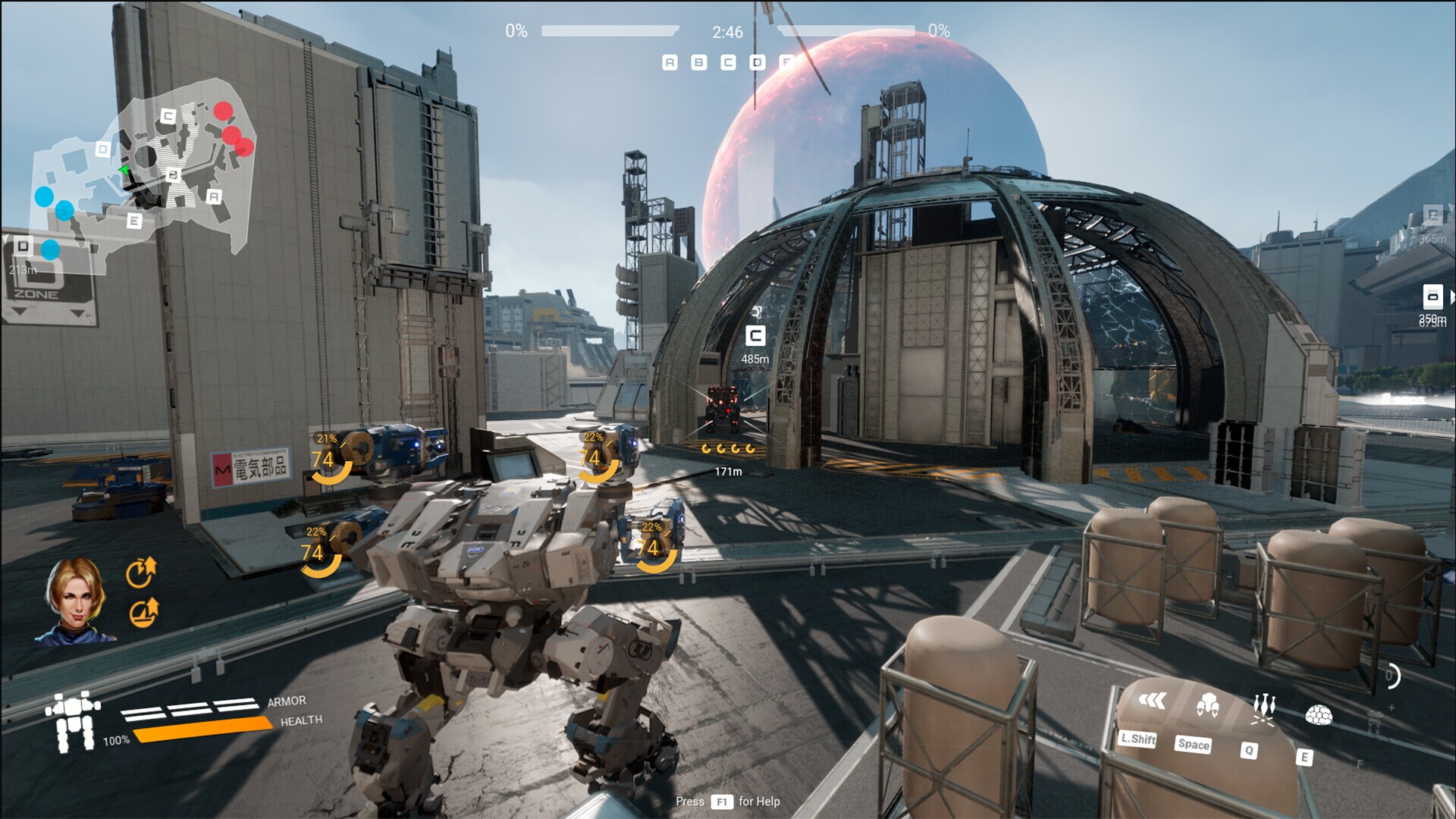
Task: Click the match timer showing 2:46
Action: (725, 32)
